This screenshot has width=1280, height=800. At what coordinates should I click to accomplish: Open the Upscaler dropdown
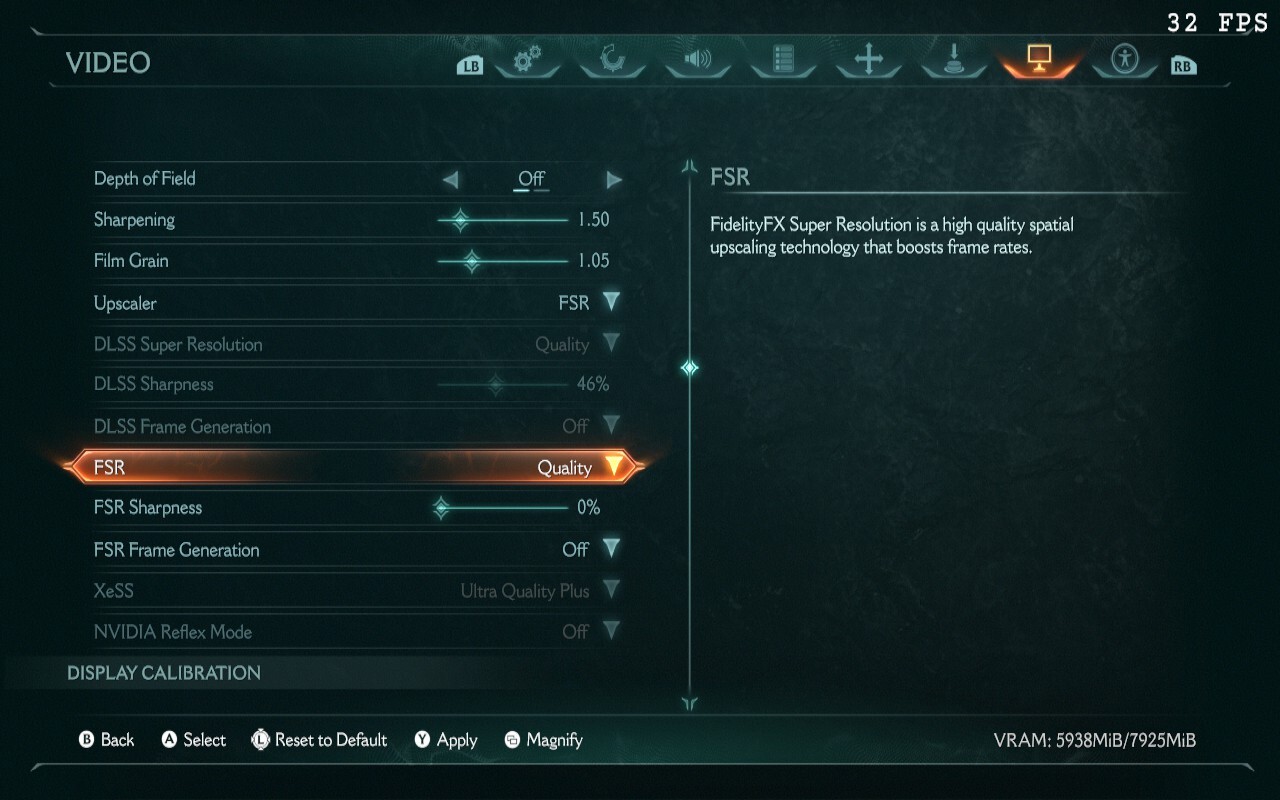point(611,302)
